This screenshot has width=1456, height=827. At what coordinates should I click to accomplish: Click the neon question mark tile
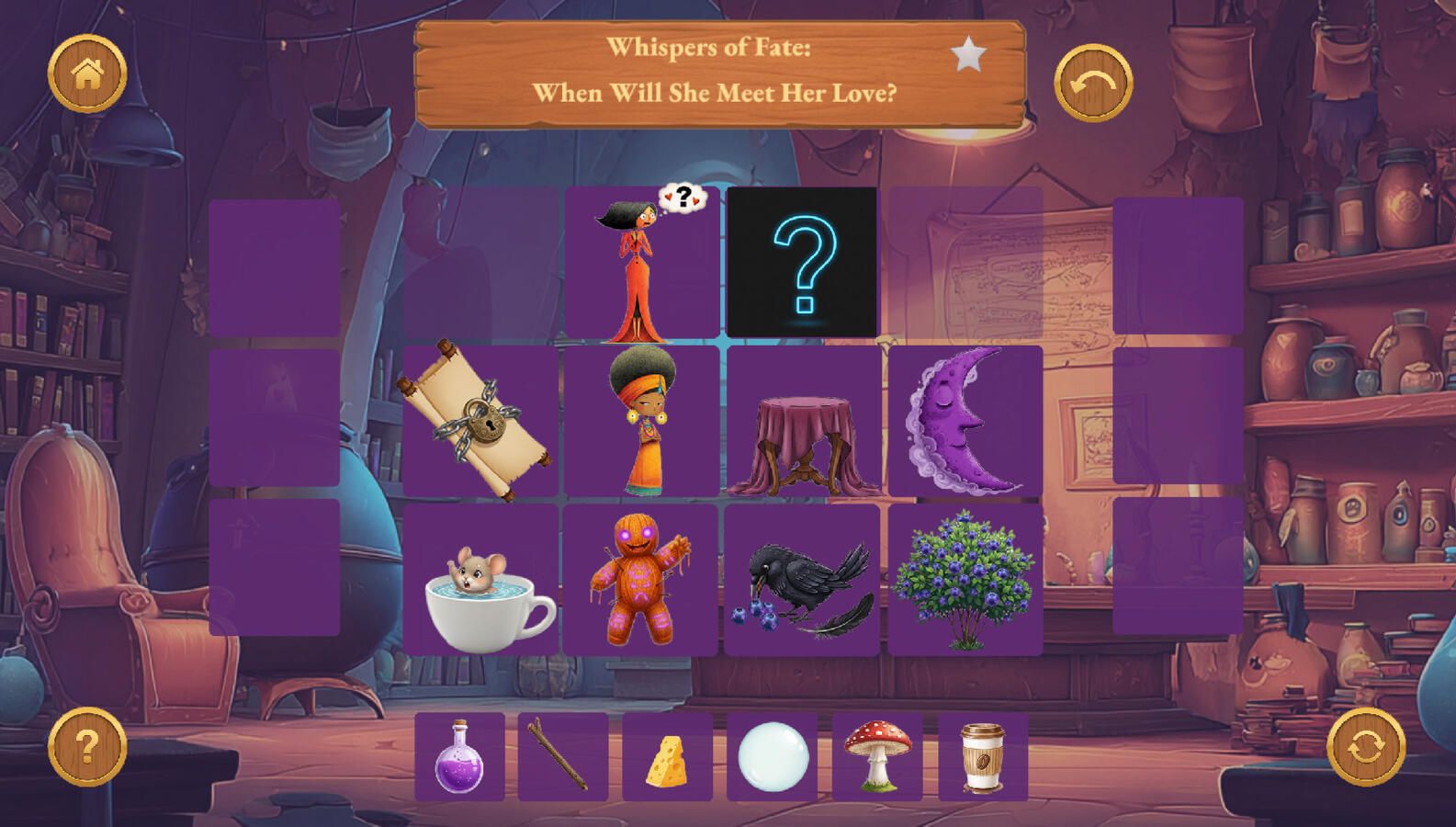[802, 263]
